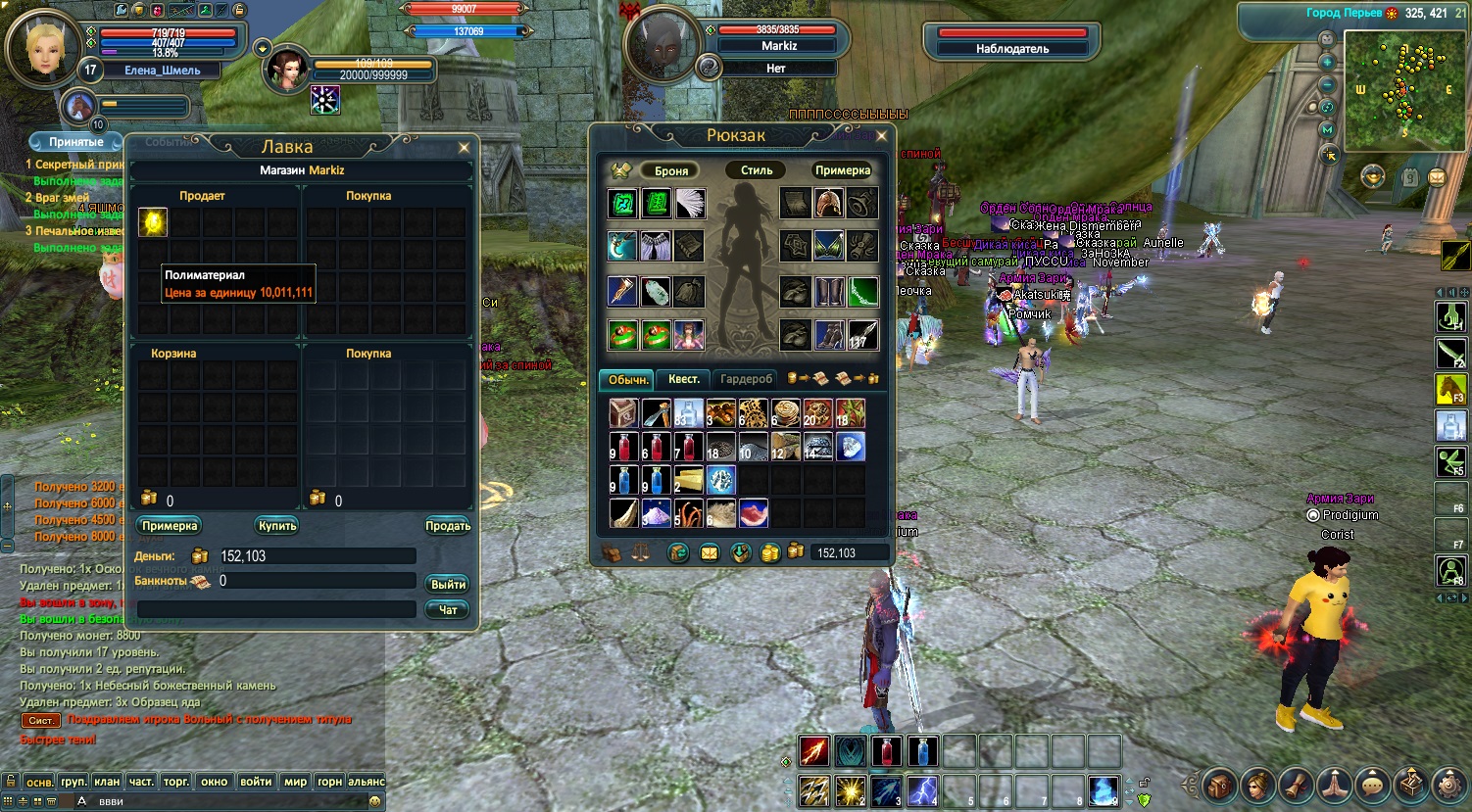The height and width of the screenshot is (812, 1472).
Task: Leave the shop with Выйти
Action: [x=448, y=585]
